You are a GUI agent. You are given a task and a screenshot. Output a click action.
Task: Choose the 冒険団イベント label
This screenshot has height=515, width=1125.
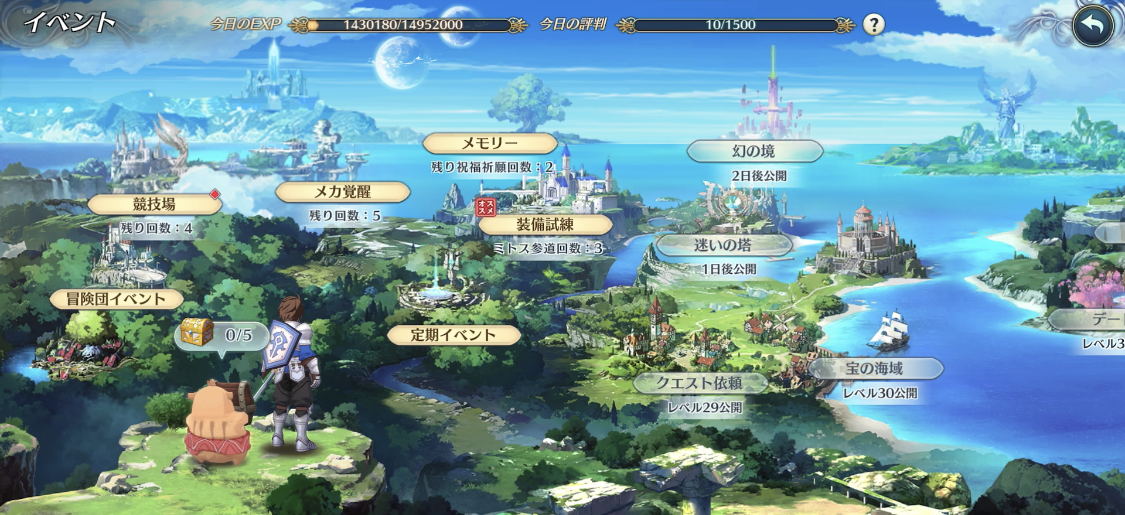tap(116, 299)
